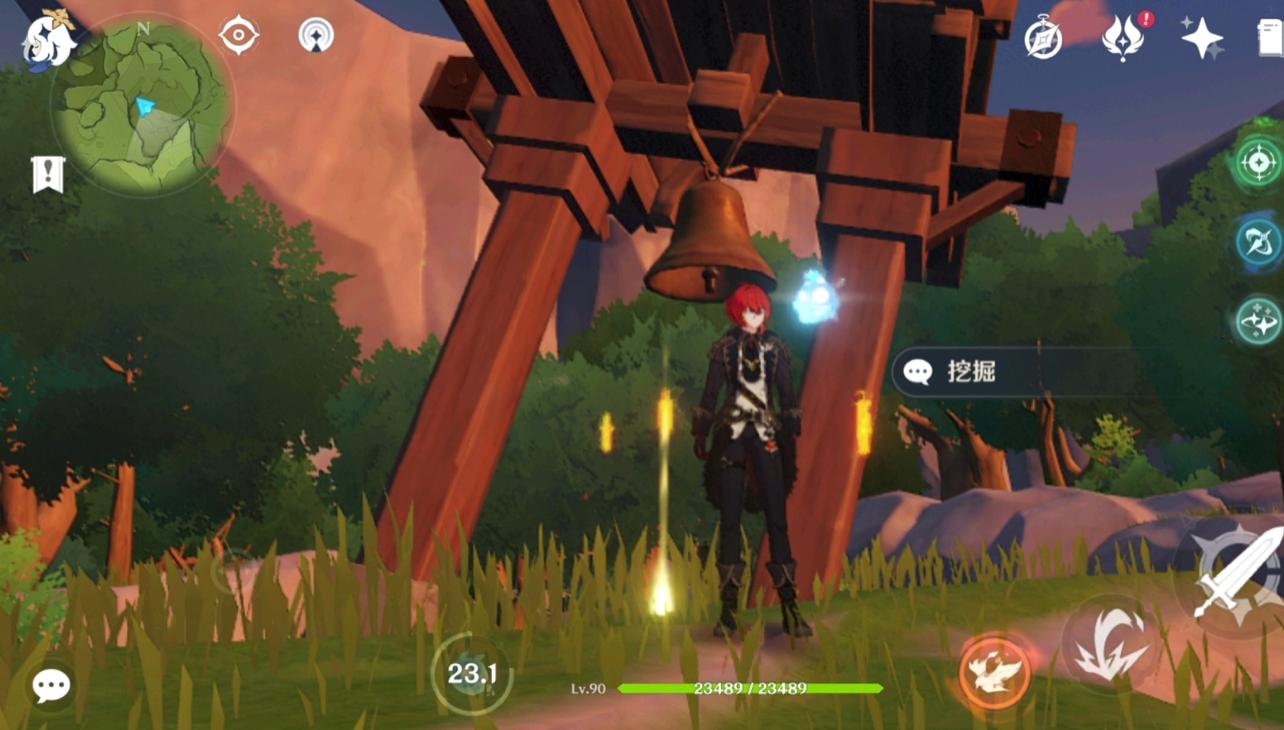The height and width of the screenshot is (730, 1284).
Task: Open the compass events icon
Action: point(1043,39)
